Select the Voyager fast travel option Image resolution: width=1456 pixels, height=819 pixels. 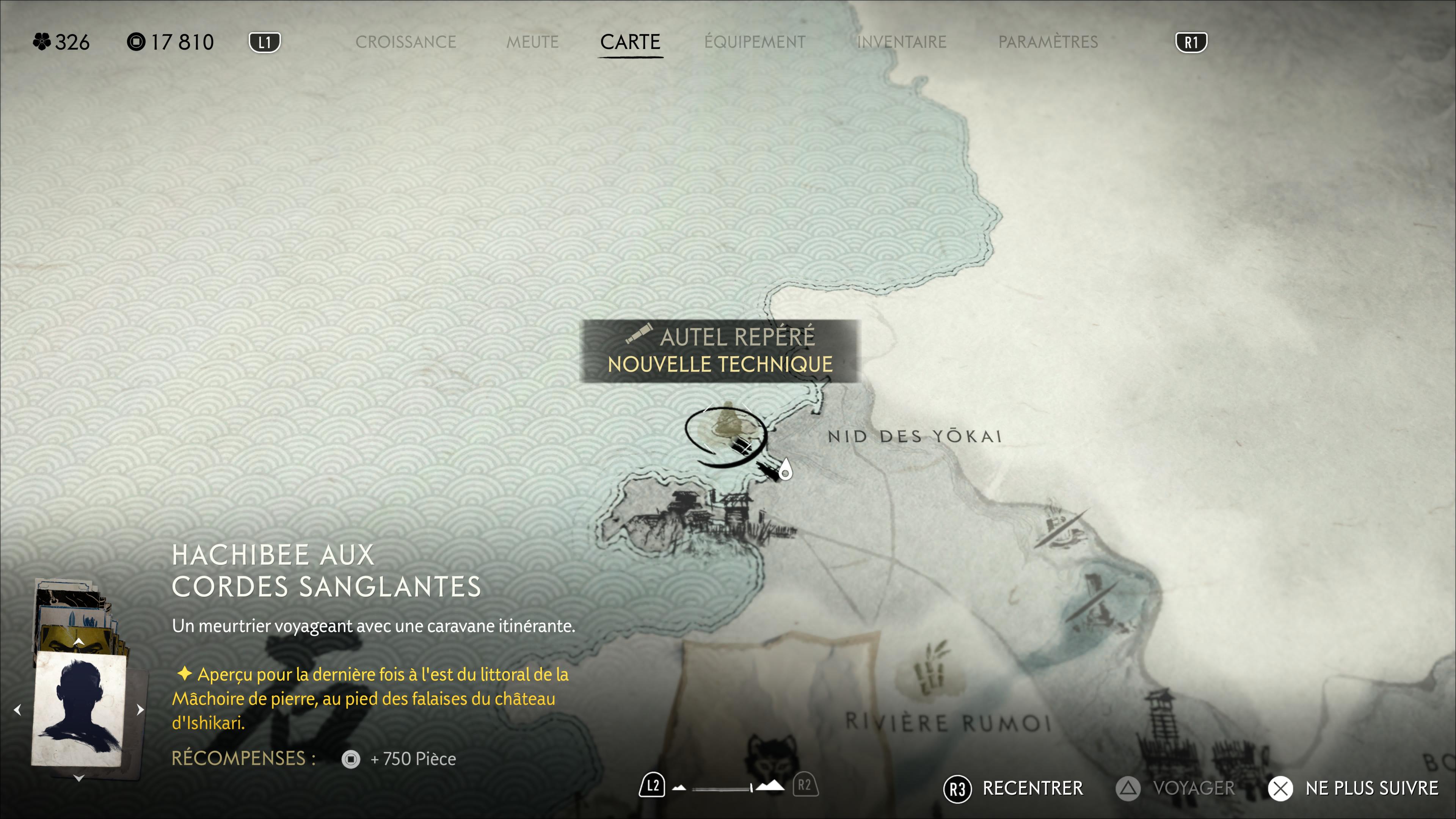[1176, 789]
